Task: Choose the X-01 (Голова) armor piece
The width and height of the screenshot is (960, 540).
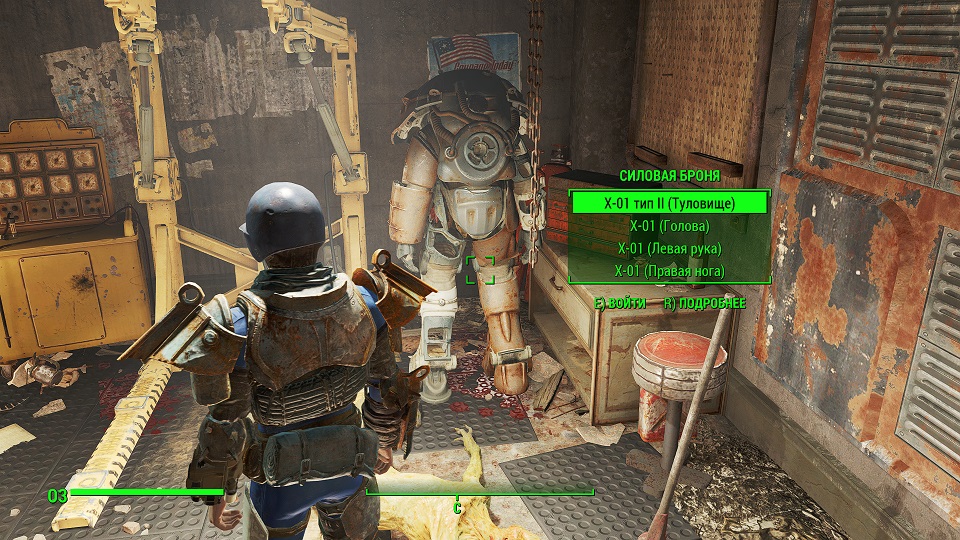Action: click(669, 226)
